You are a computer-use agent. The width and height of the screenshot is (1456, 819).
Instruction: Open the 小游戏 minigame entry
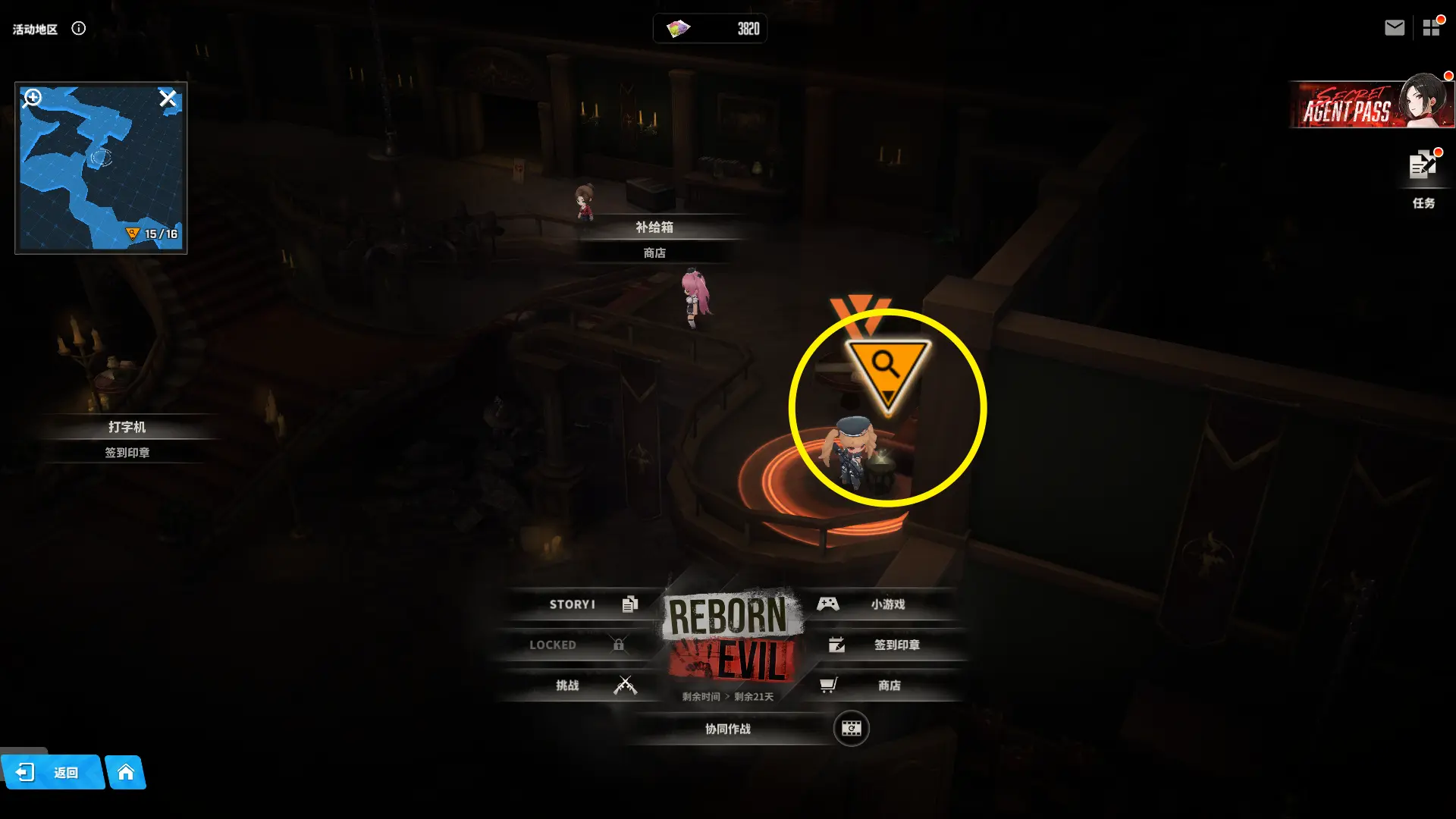tap(880, 604)
